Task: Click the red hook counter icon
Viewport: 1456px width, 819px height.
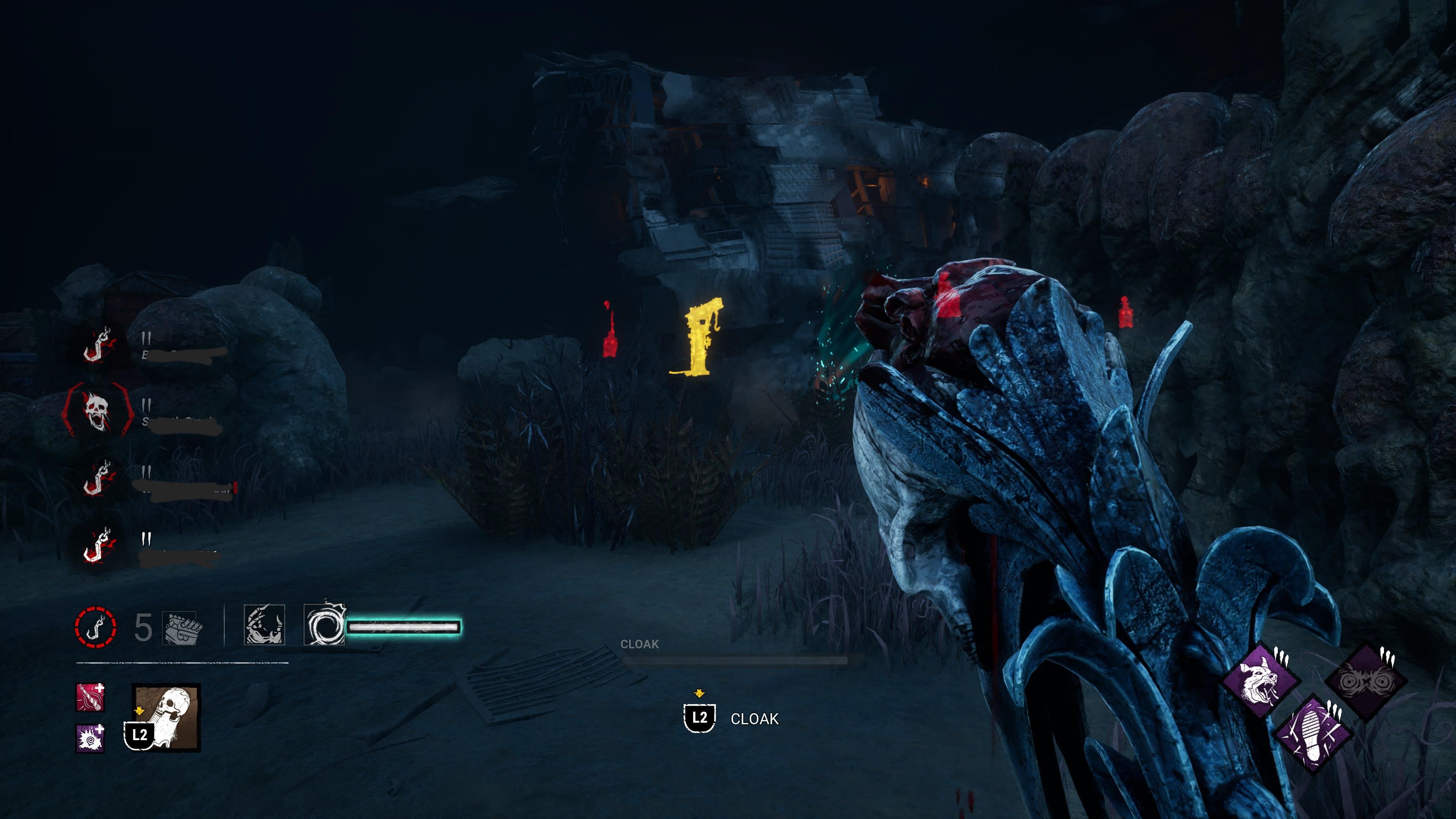Action: pyautogui.click(x=96, y=628)
